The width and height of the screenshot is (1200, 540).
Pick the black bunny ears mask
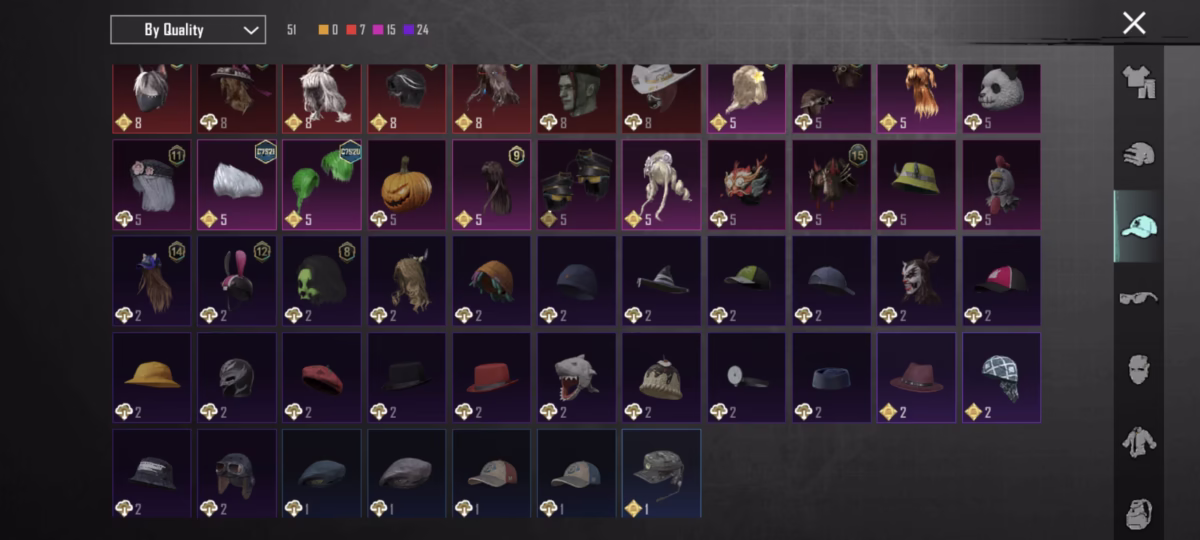pyautogui.click(x=237, y=281)
